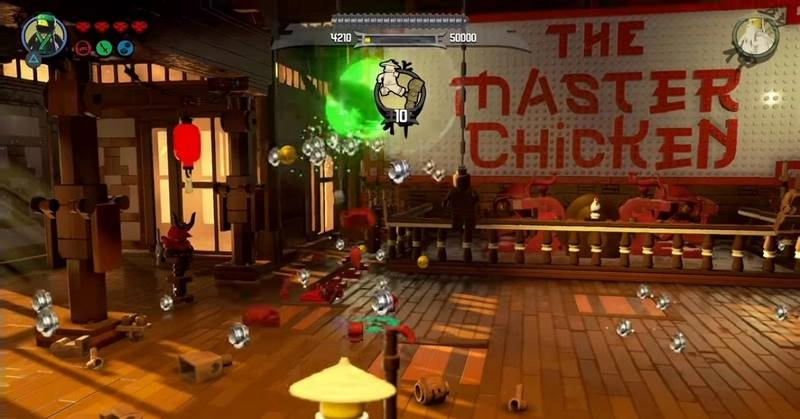Choose the blue circular ability icon
Viewport: 800px width, 419px height.
tap(125, 48)
